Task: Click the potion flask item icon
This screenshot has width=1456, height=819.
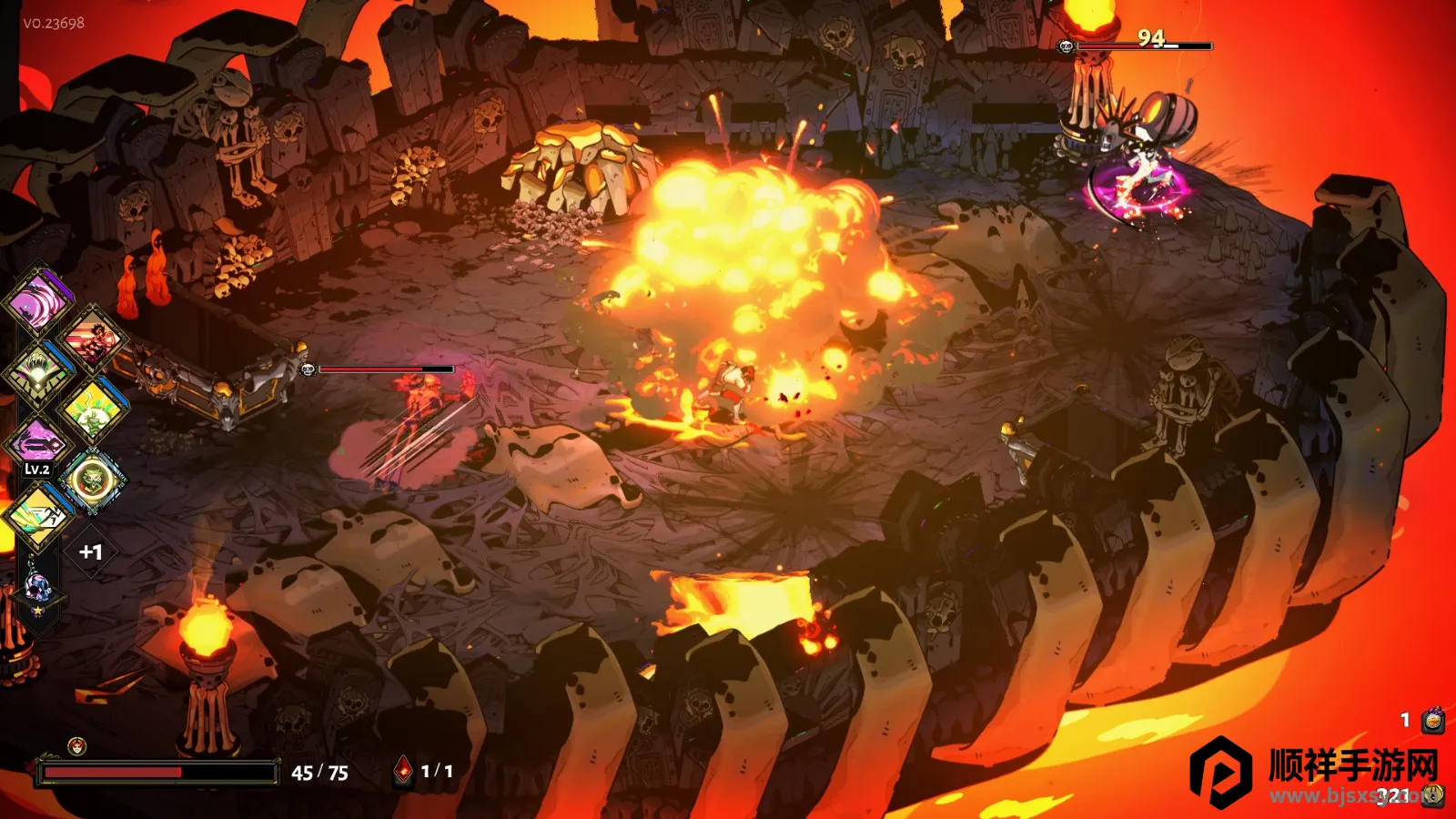Action: pos(1433,721)
